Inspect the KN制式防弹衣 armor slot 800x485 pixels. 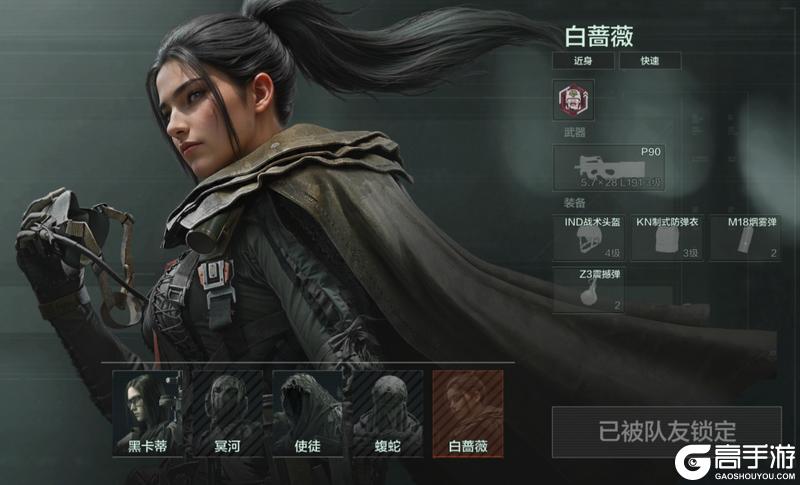pos(668,236)
